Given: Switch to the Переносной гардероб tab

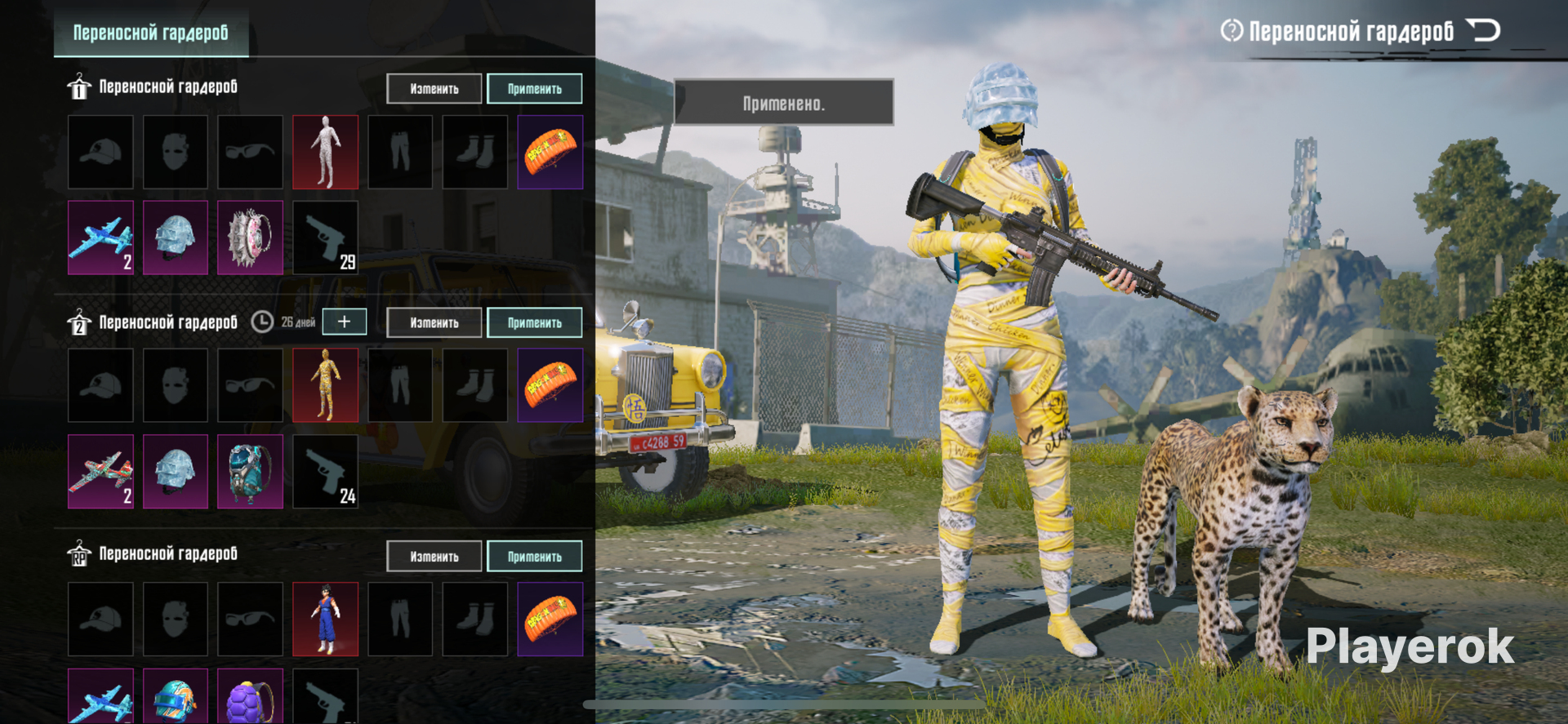Looking at the screenshot, I should click(151, 33).
